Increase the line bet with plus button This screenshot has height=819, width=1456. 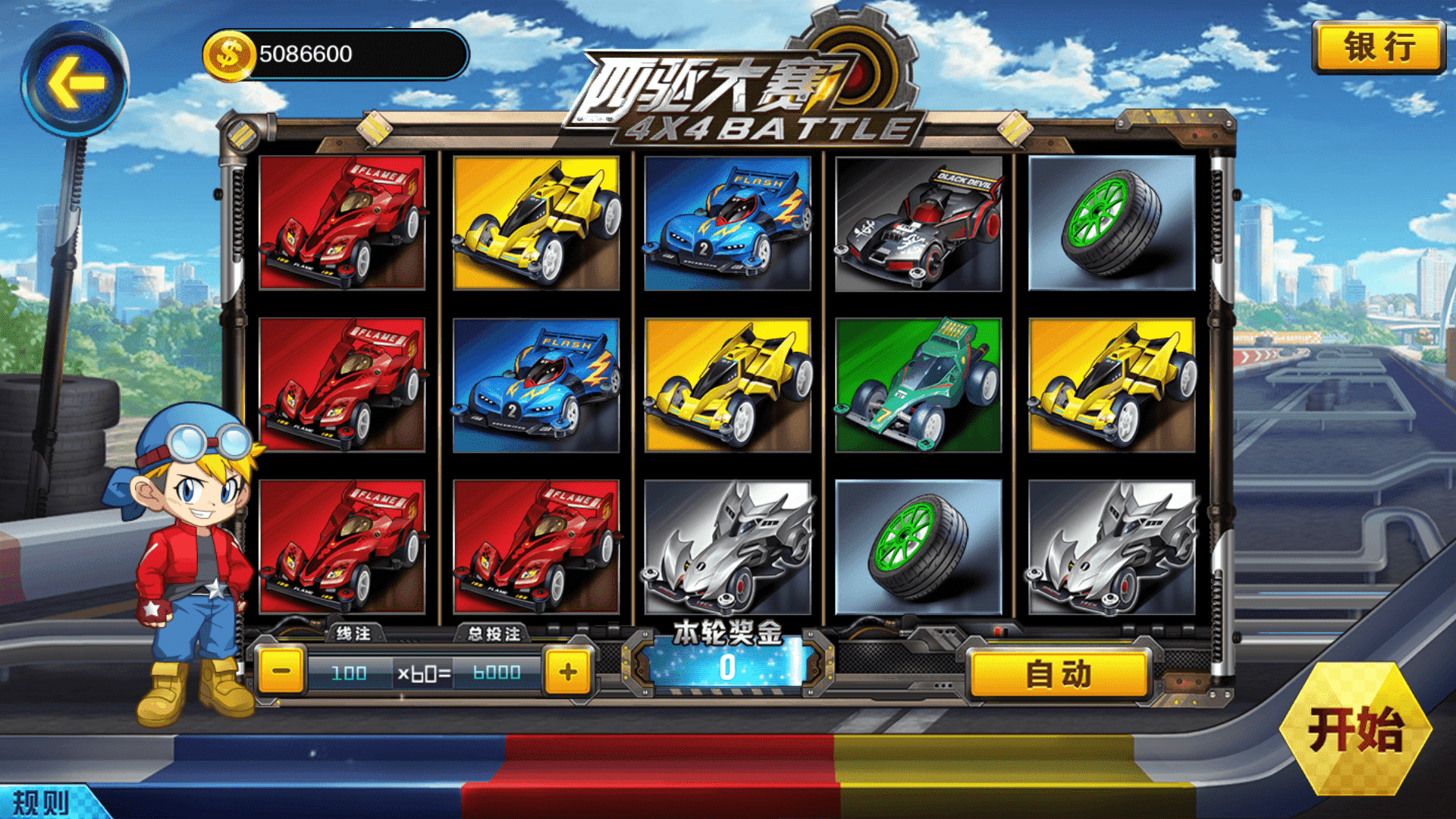tap(568, 672)
